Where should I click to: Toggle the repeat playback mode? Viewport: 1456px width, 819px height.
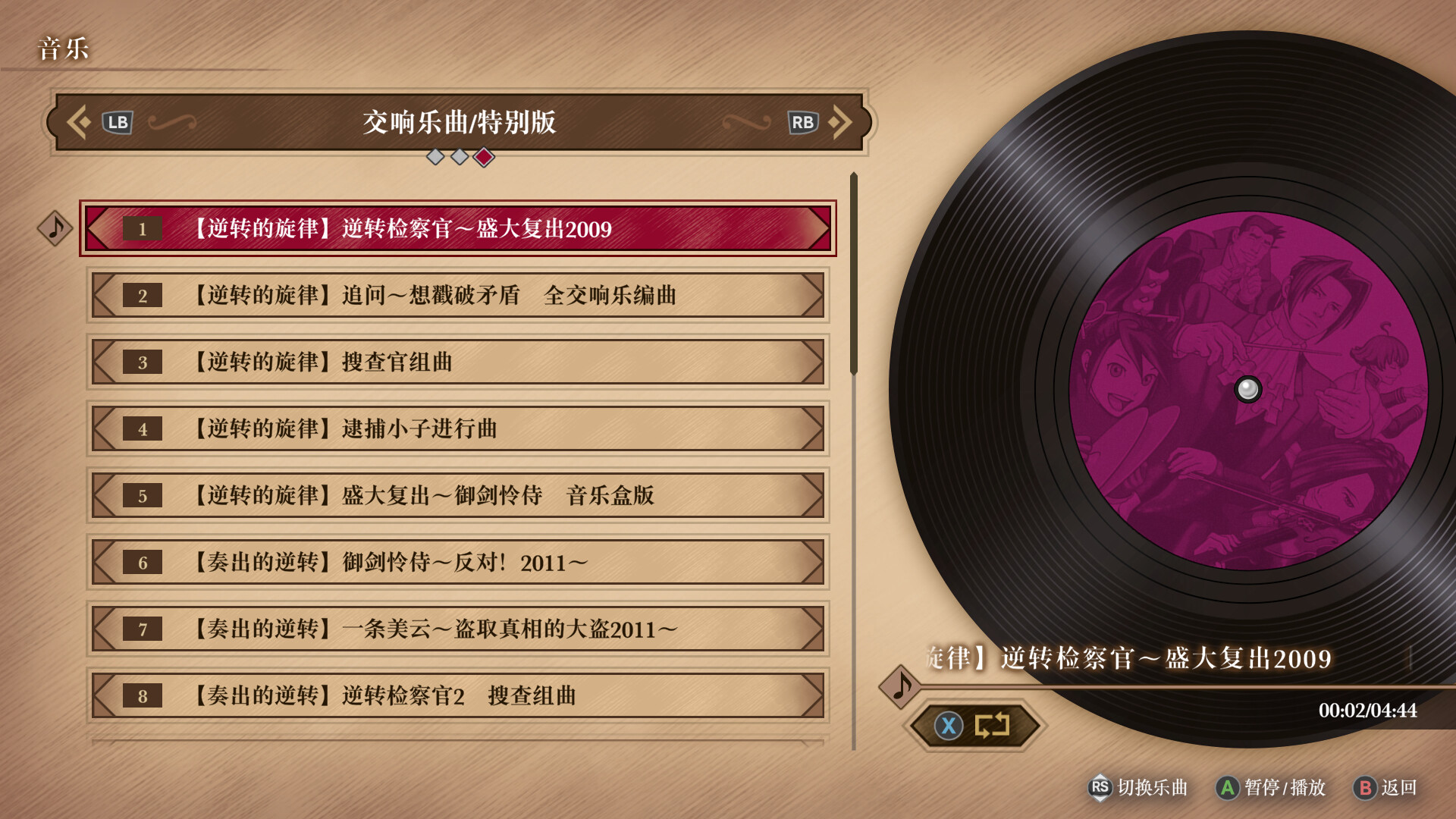(992, 725)
